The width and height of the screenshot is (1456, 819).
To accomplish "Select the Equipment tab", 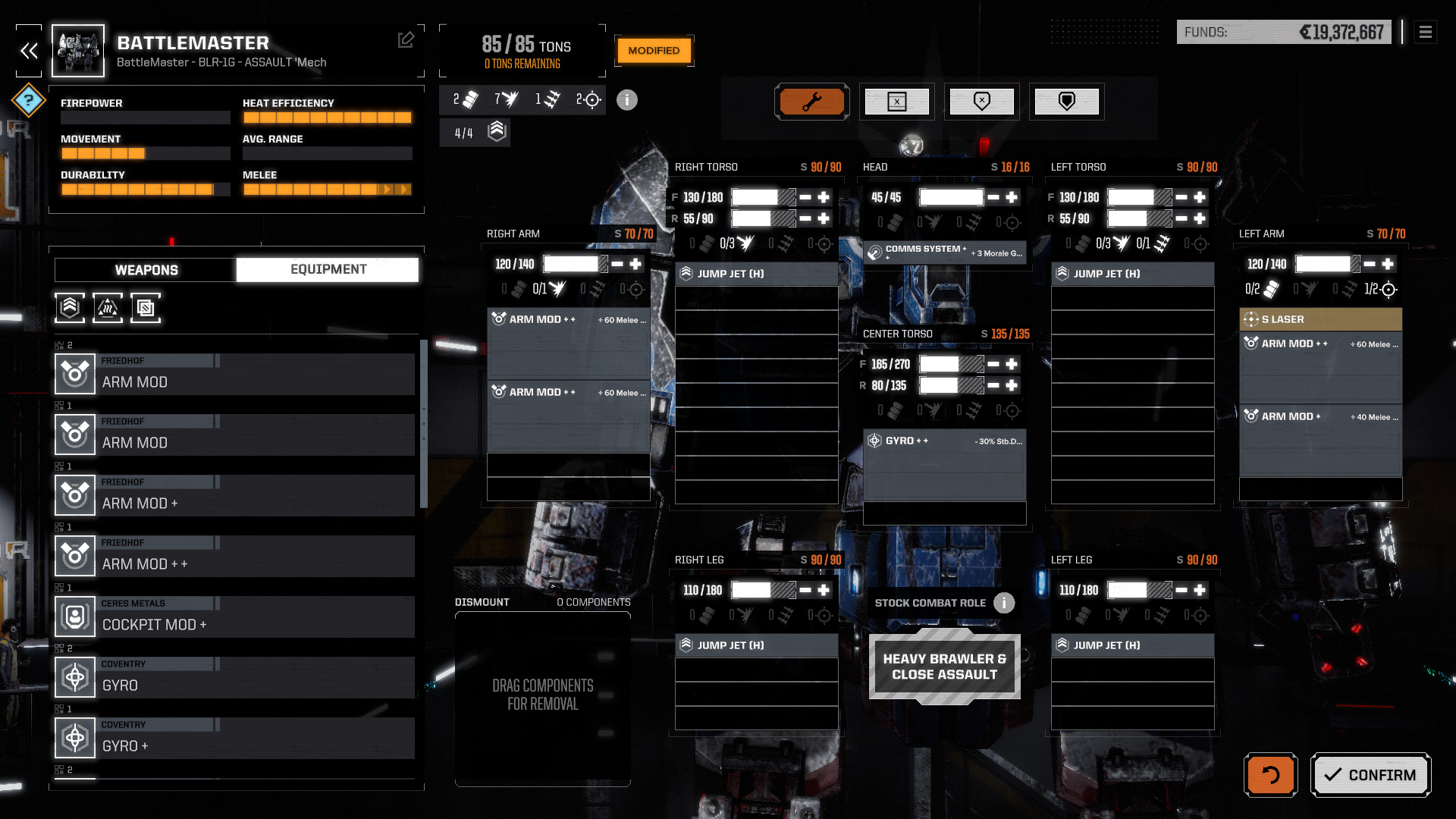I will click(328, 270).
